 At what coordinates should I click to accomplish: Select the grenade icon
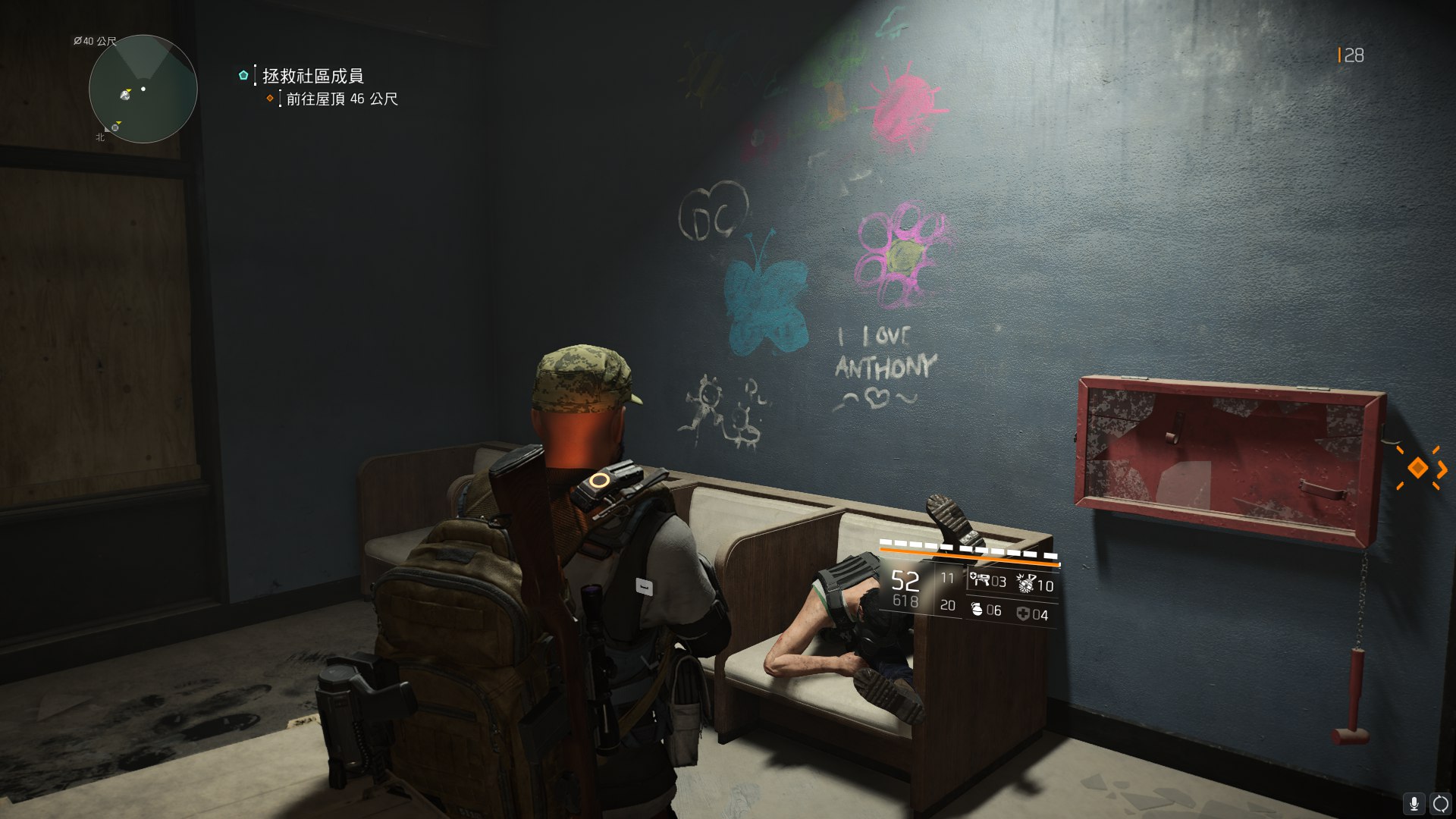click(977, 609)
